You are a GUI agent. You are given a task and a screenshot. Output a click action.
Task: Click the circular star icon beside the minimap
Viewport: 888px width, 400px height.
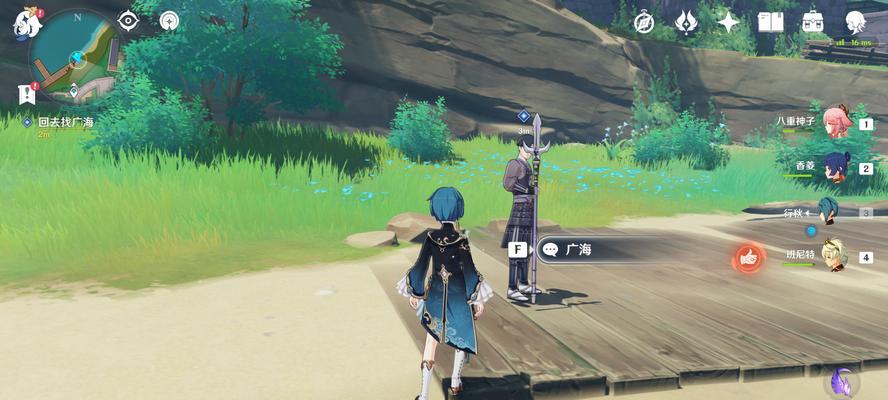click(x=169, y=20)
